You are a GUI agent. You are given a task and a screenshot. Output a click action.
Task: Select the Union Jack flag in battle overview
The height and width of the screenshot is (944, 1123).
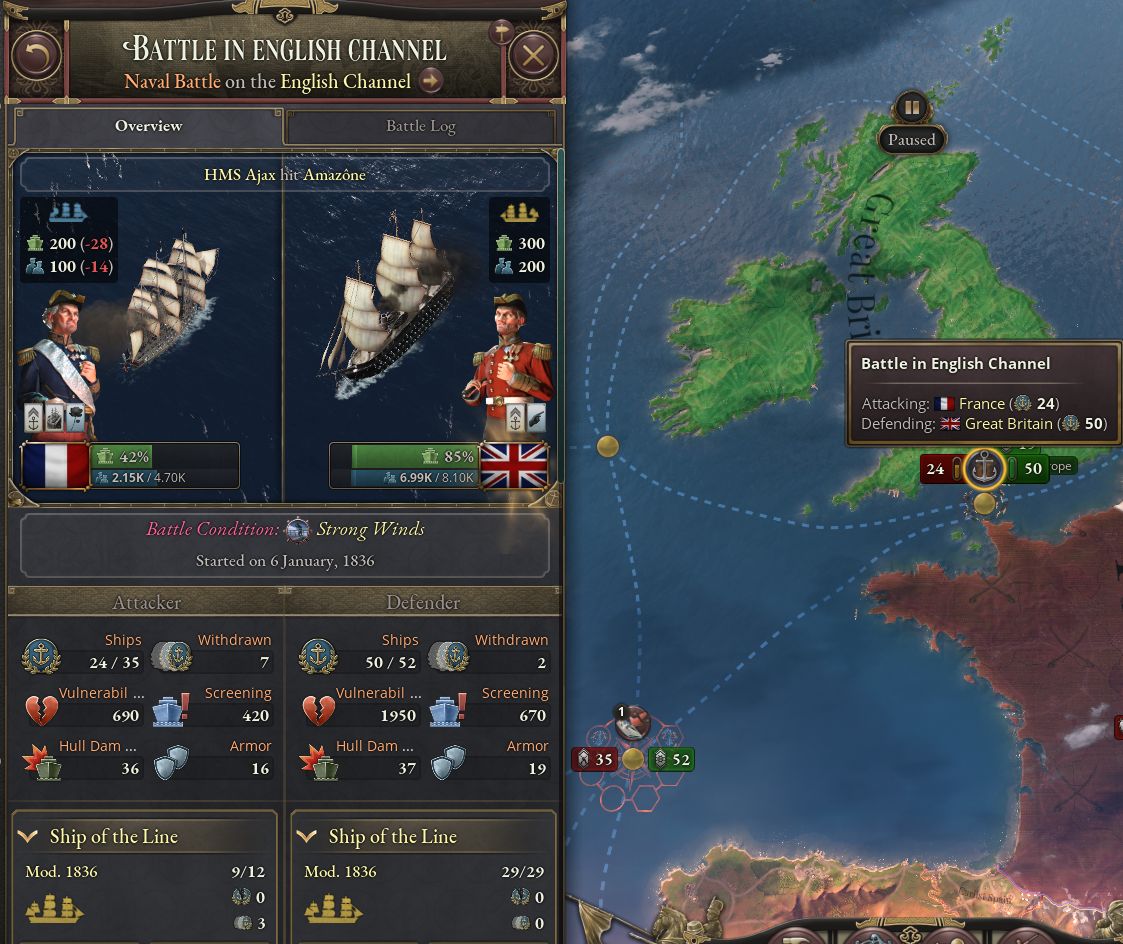tap(514, 467)
